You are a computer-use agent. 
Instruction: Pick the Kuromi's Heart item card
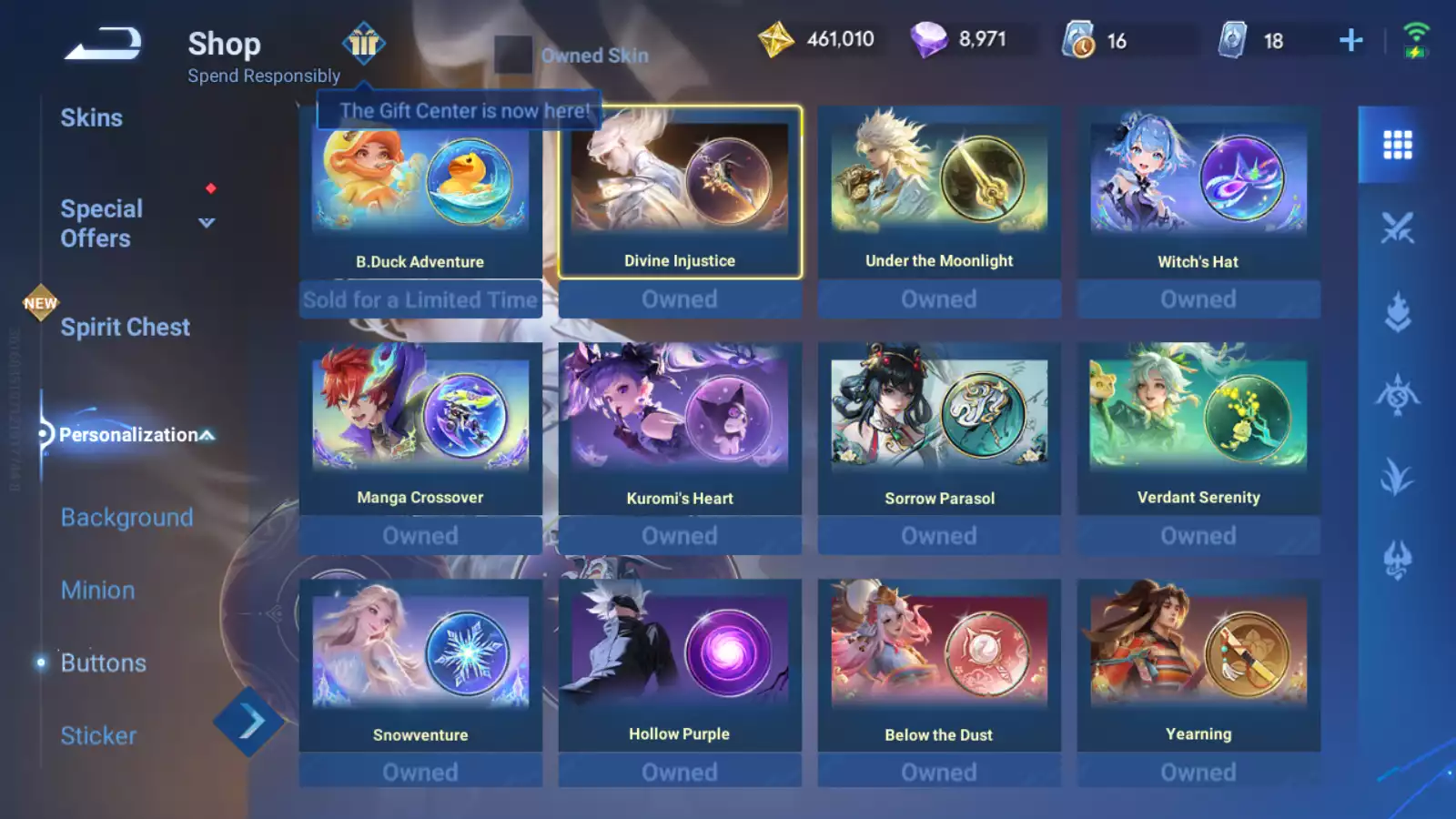pos(680,429)
